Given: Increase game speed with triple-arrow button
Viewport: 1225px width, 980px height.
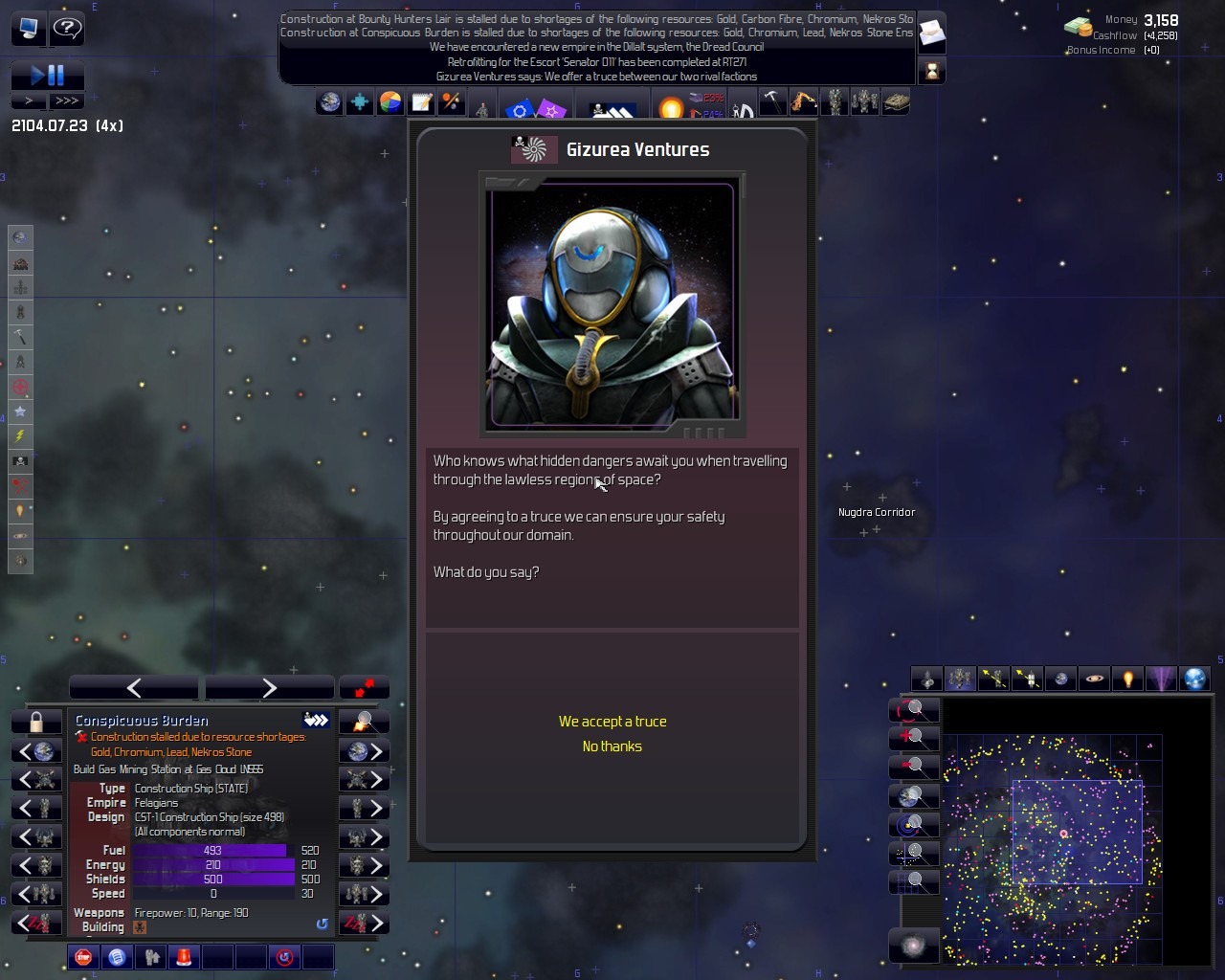Looking at the screenshot, I should (x=67, y=100).
